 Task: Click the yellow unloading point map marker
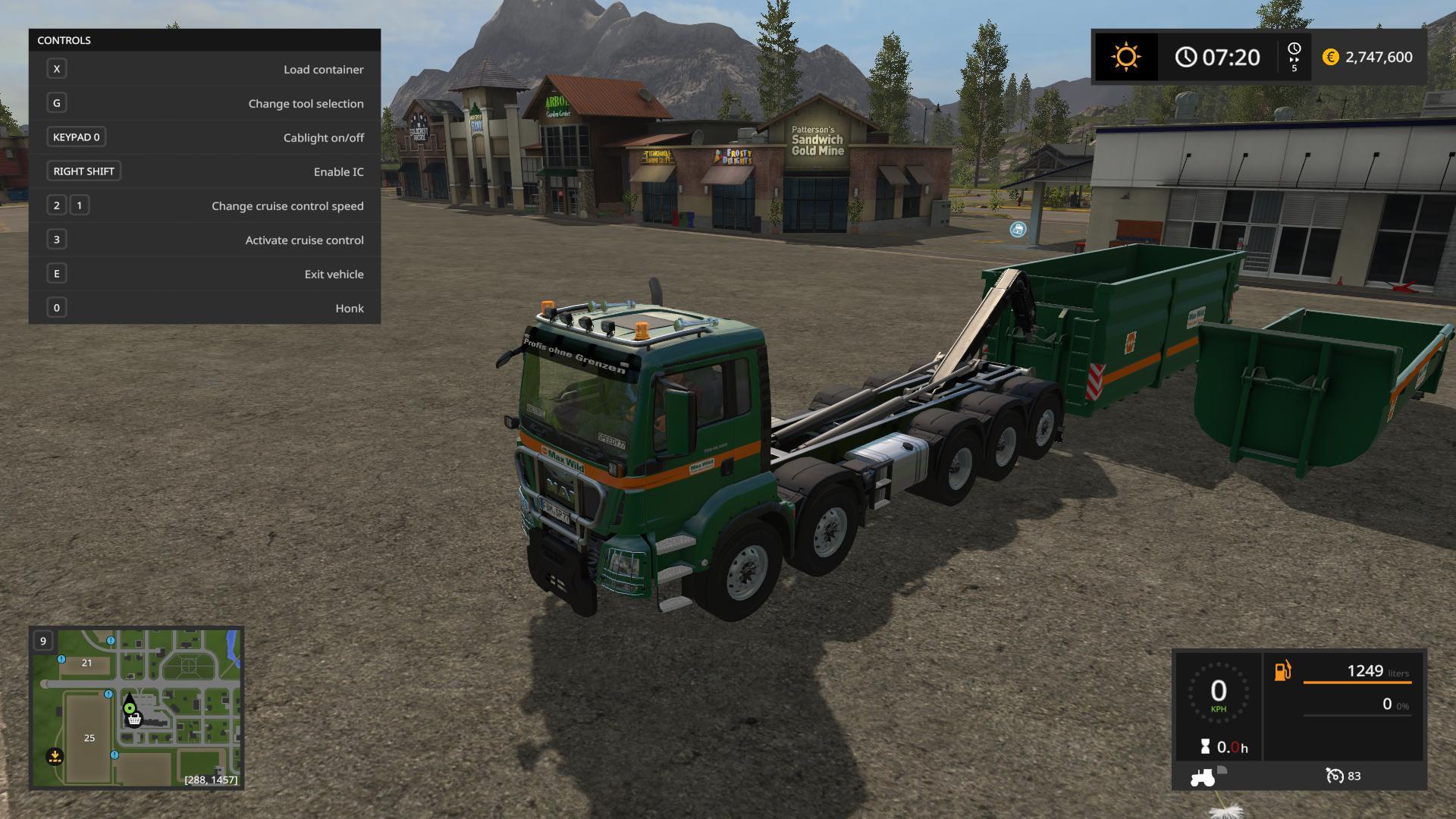click(x=55, y=756)
